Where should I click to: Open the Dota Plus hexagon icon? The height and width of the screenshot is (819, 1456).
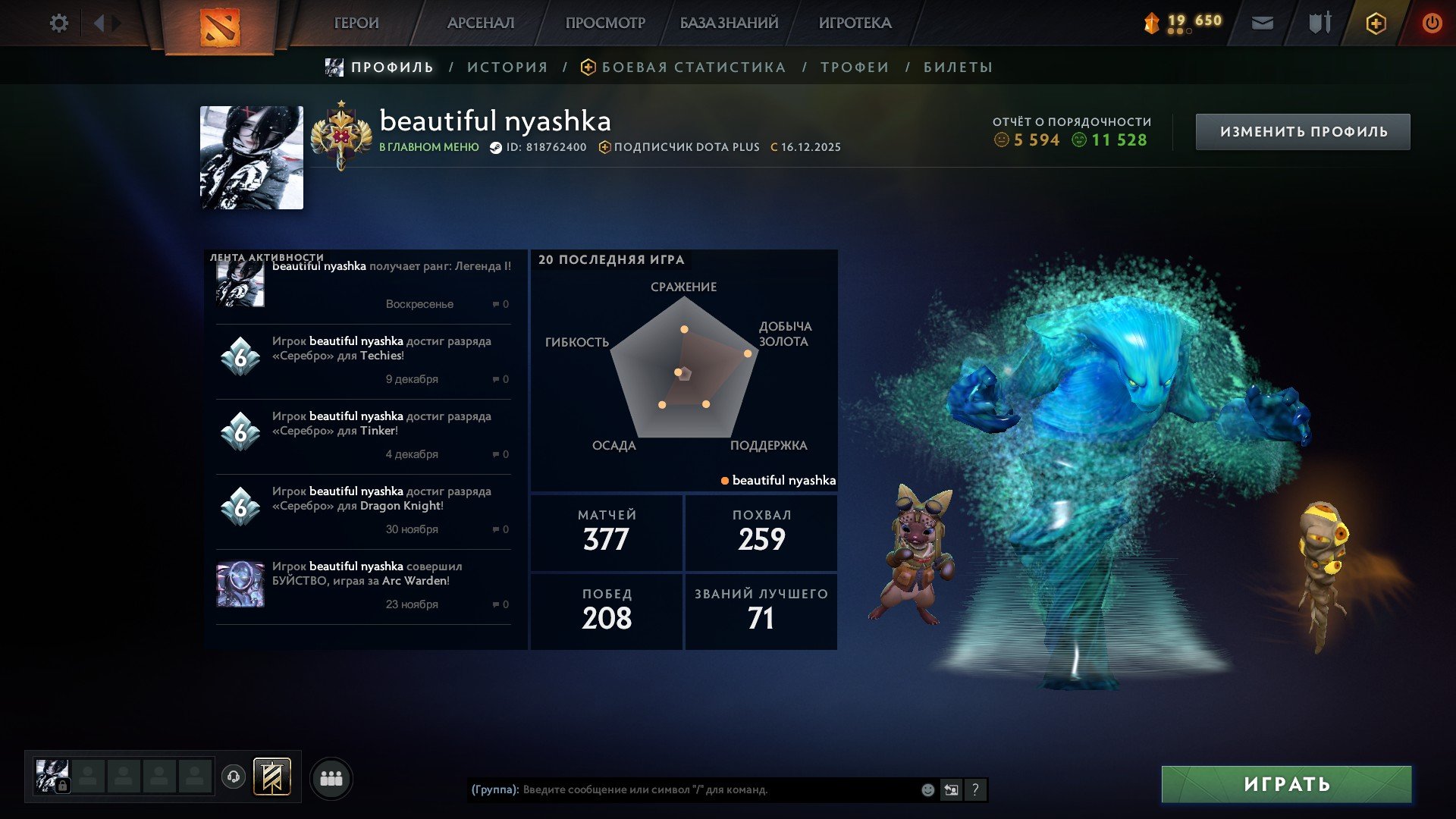click(1375, 23)
